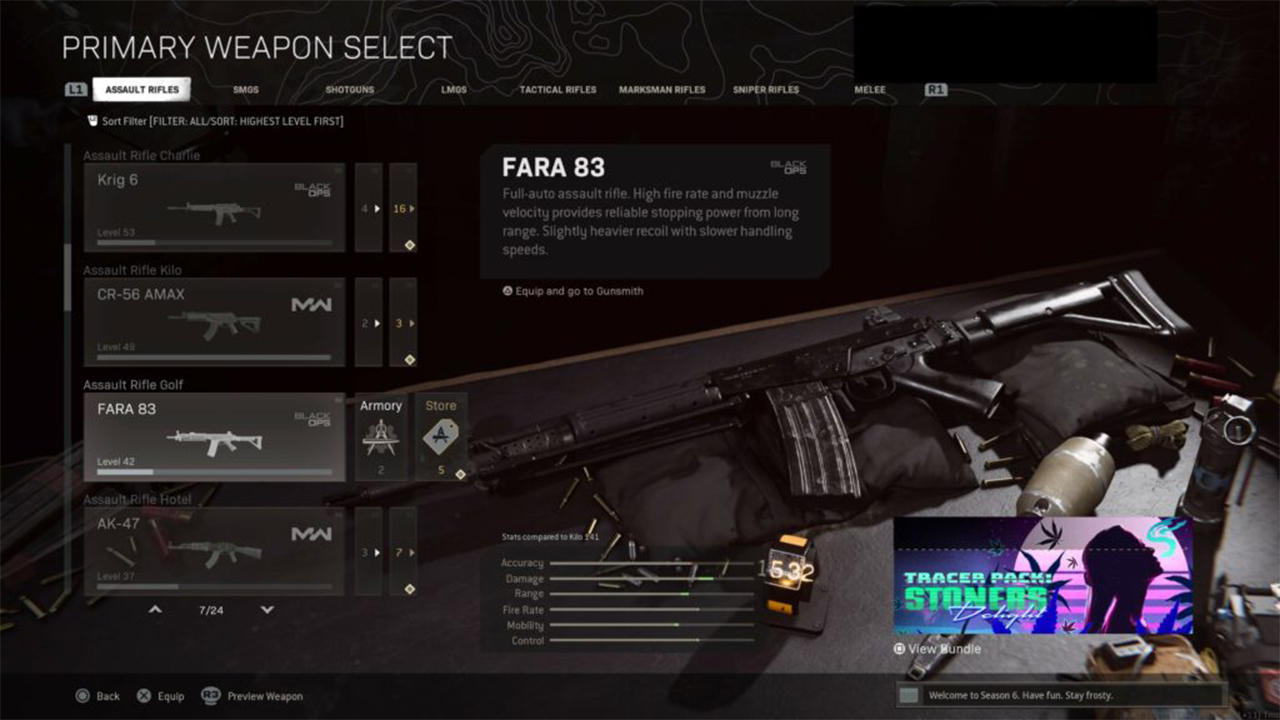Select the FARA 83 weapon card
1280x720 pixels.
(214, 437)
